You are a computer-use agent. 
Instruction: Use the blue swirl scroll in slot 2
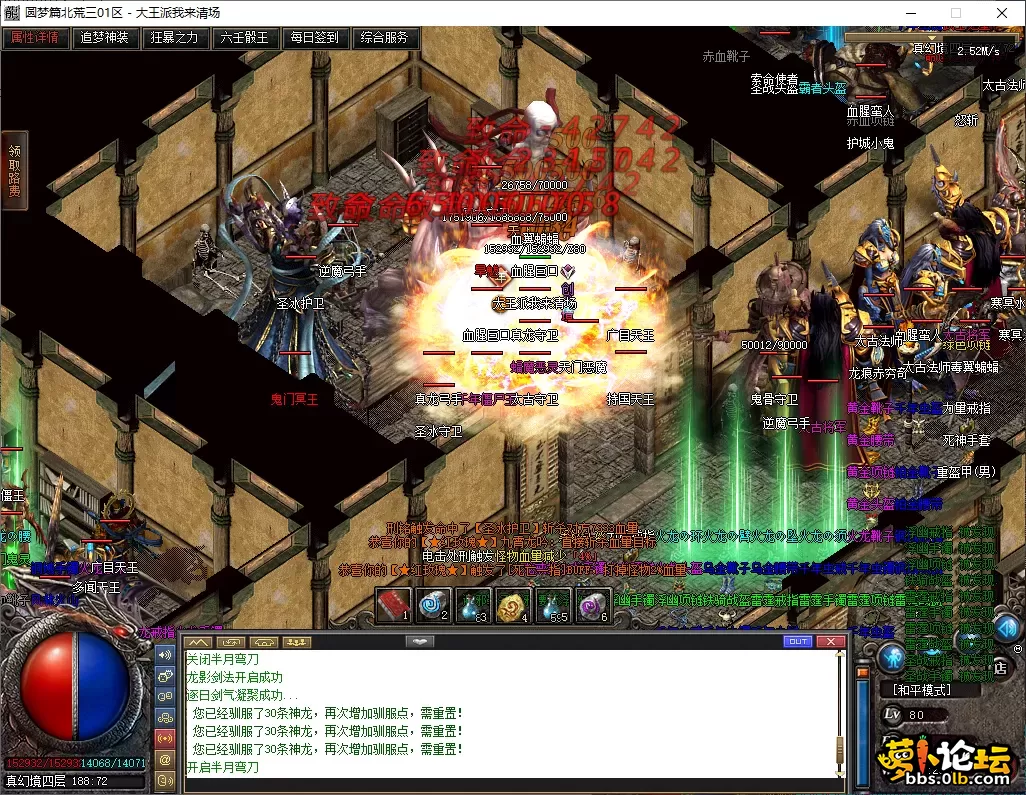(x=433, y=605)
